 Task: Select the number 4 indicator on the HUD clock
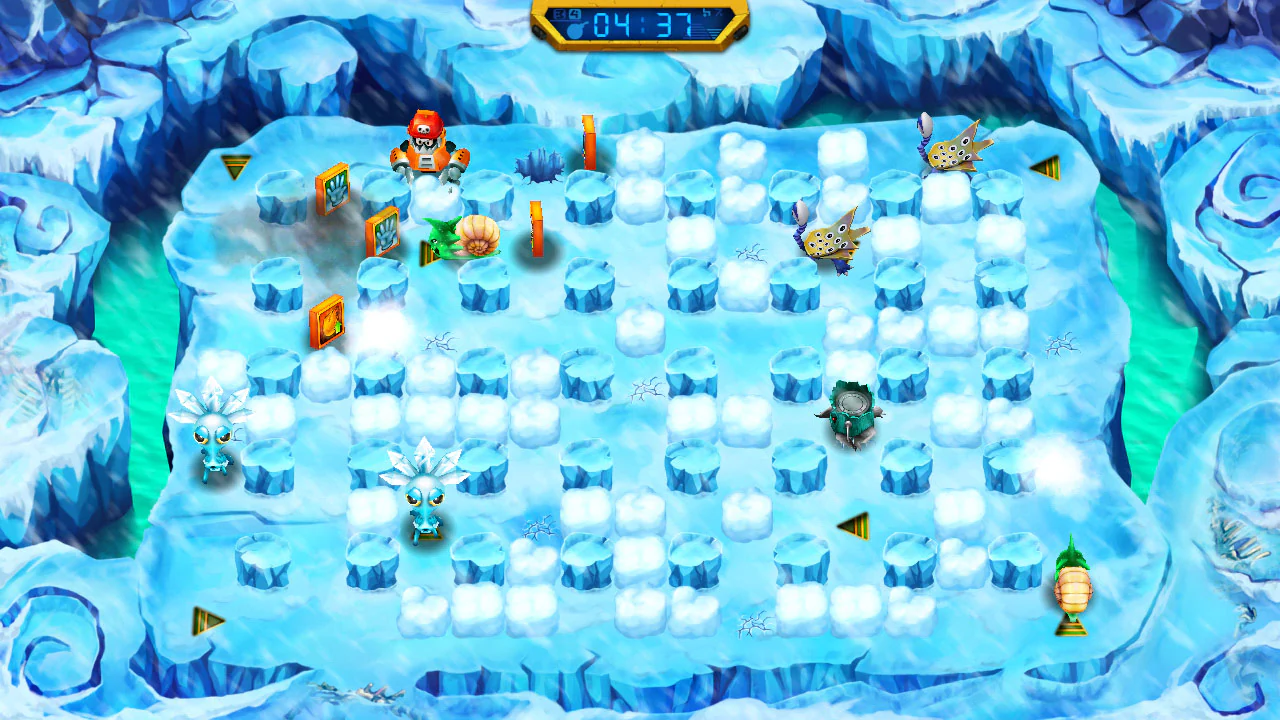(575, 13)
